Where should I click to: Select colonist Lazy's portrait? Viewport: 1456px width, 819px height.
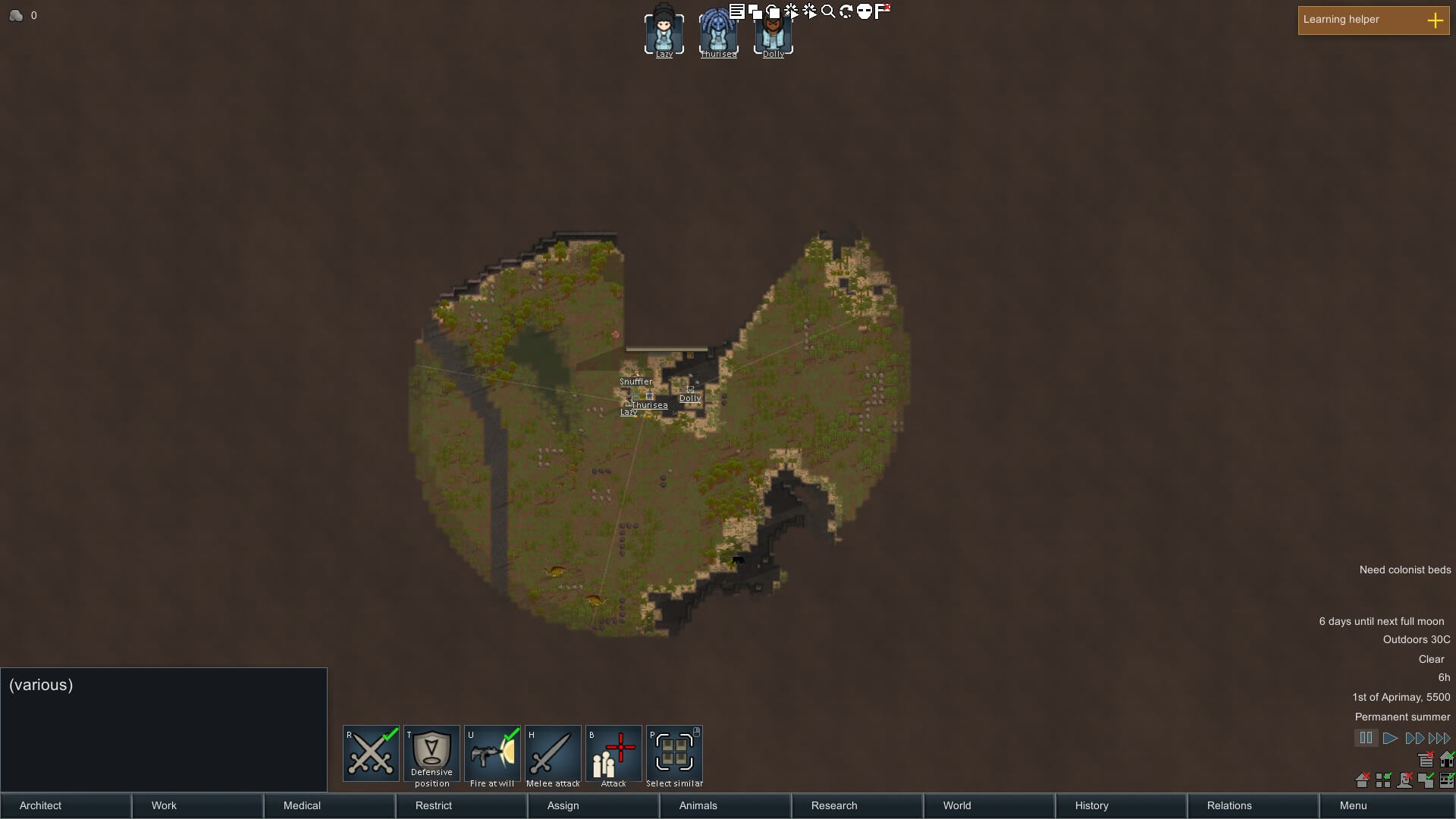664,32
